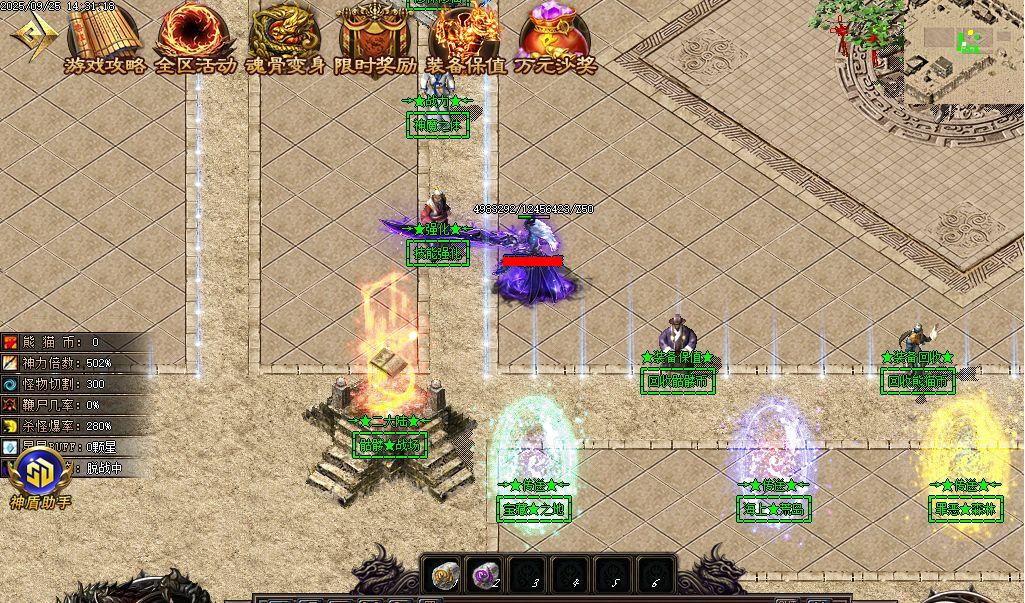The image size is (1025, 603).
Task: Open the 魂骨变身 golden dragon icon
Action: click(285, 38)
